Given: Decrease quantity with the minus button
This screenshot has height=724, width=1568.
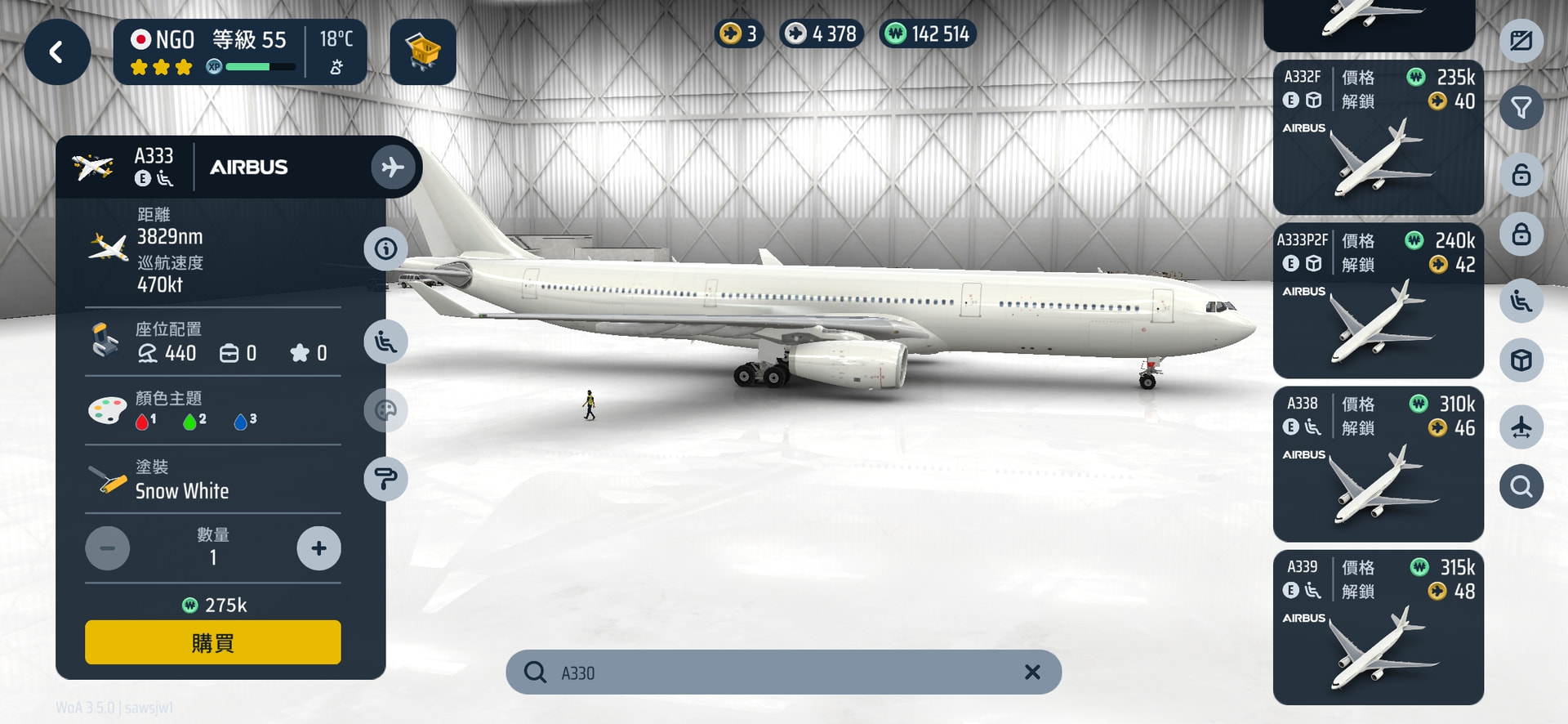Looking at the screenshot, I should [108, 548].
